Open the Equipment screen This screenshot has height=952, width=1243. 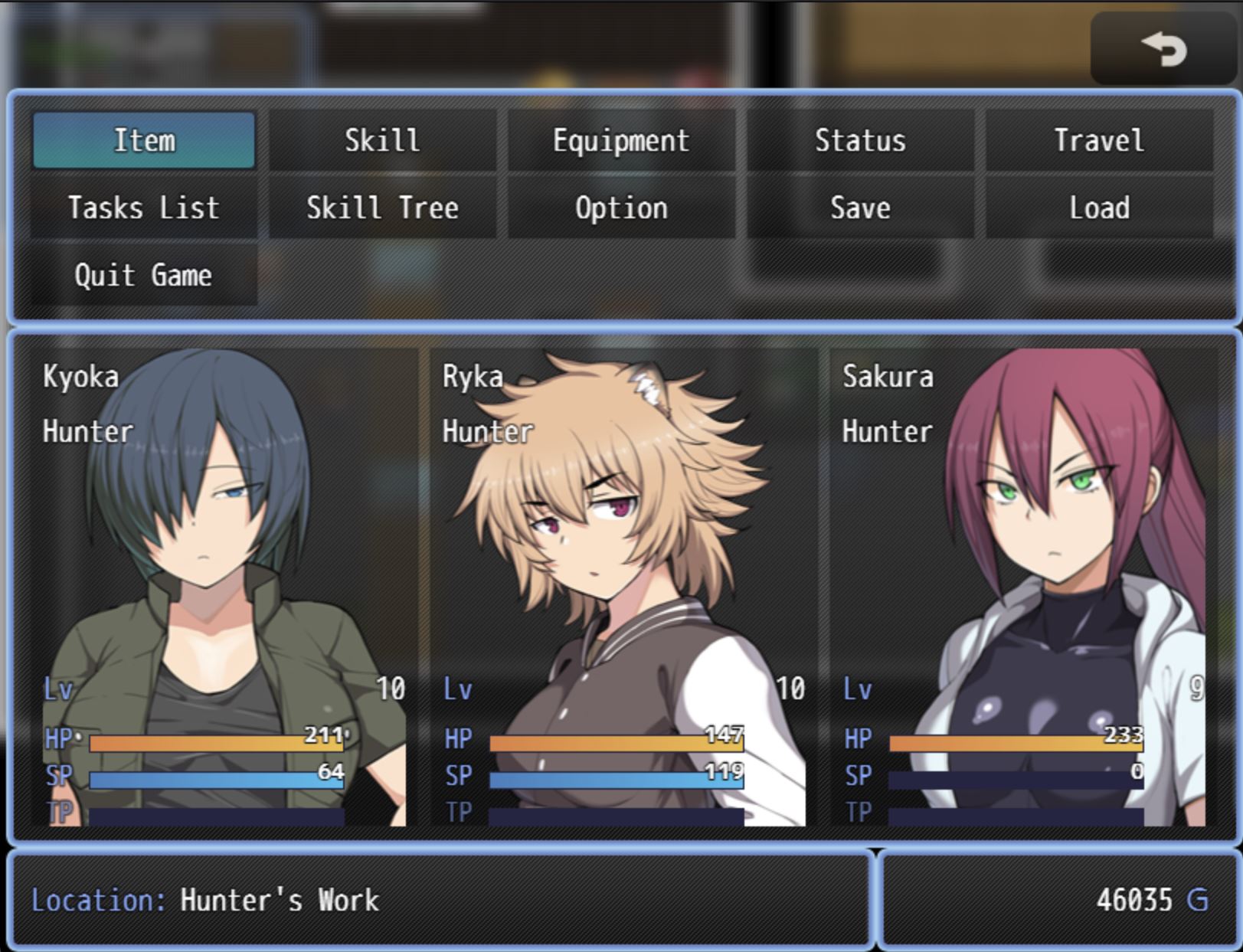621,140
